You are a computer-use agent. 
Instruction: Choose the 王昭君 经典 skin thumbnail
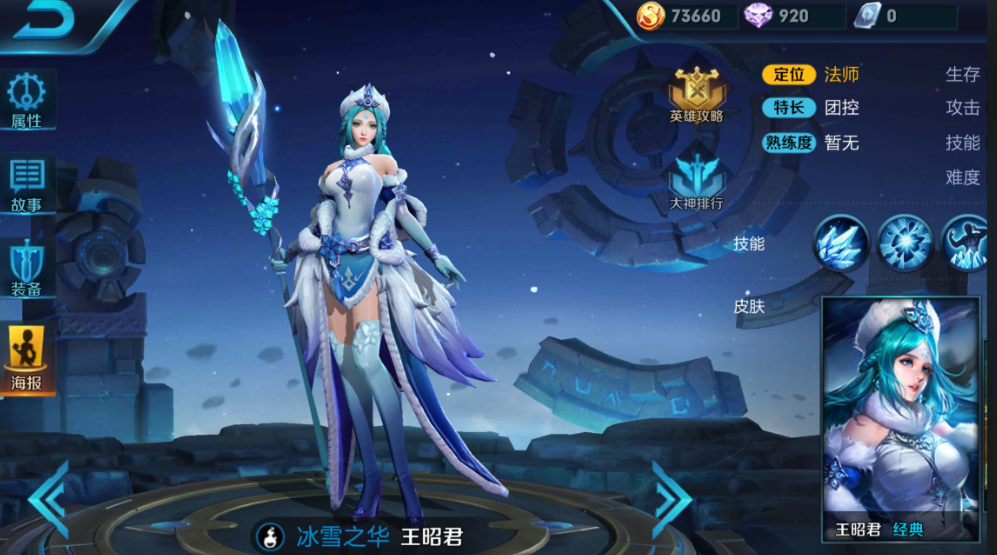point(900,420)
